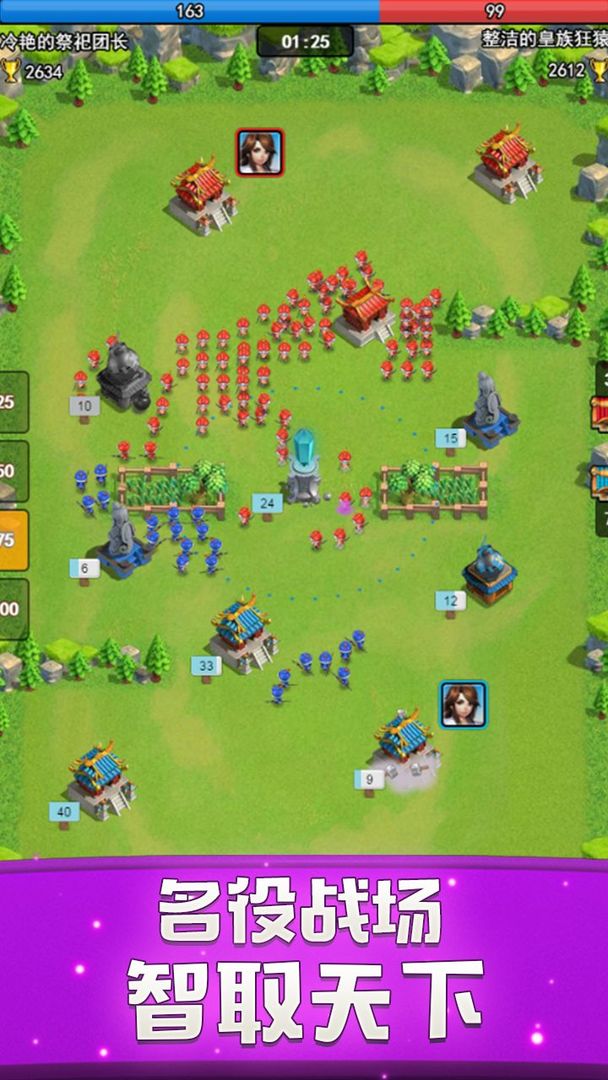Screen dimensions: 608x1080
Task: Select the blue barracks labeled 40
Action: (100, 780)
